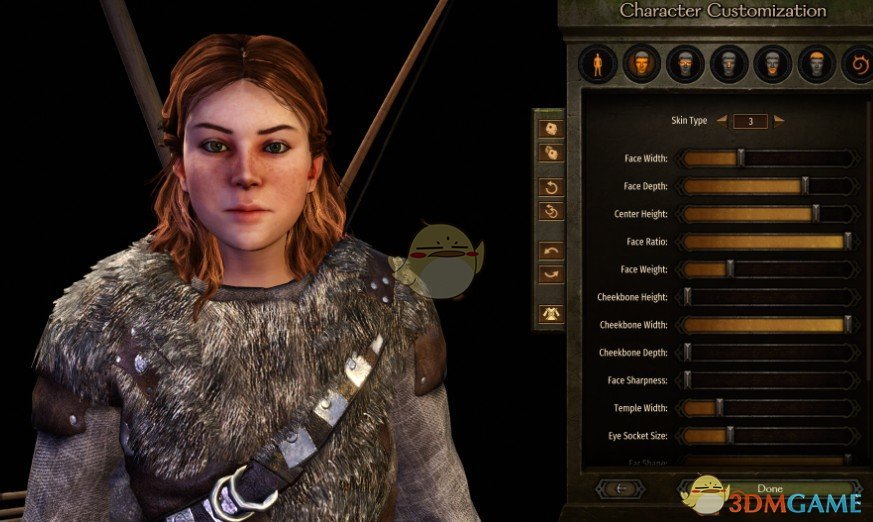
Task: Open the nose customization tab
Action: click(x=729, y=65)
